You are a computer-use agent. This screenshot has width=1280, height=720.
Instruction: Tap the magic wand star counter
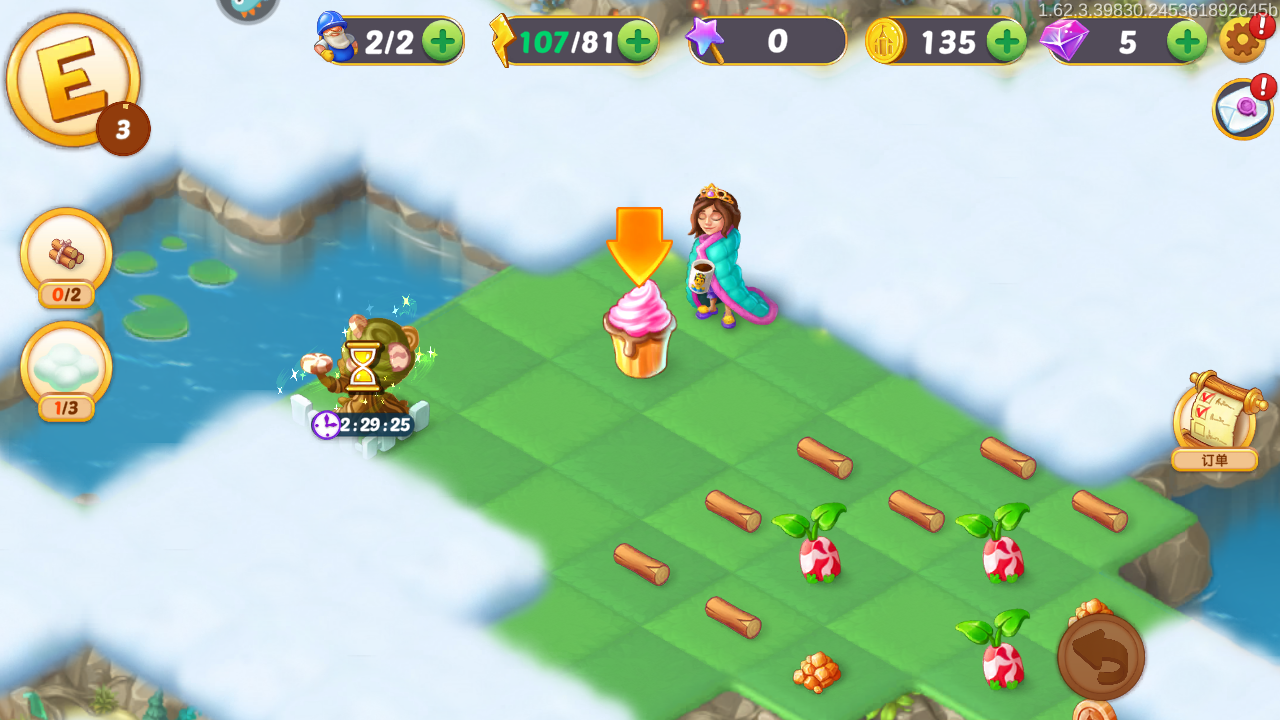(x=766, y=41)
